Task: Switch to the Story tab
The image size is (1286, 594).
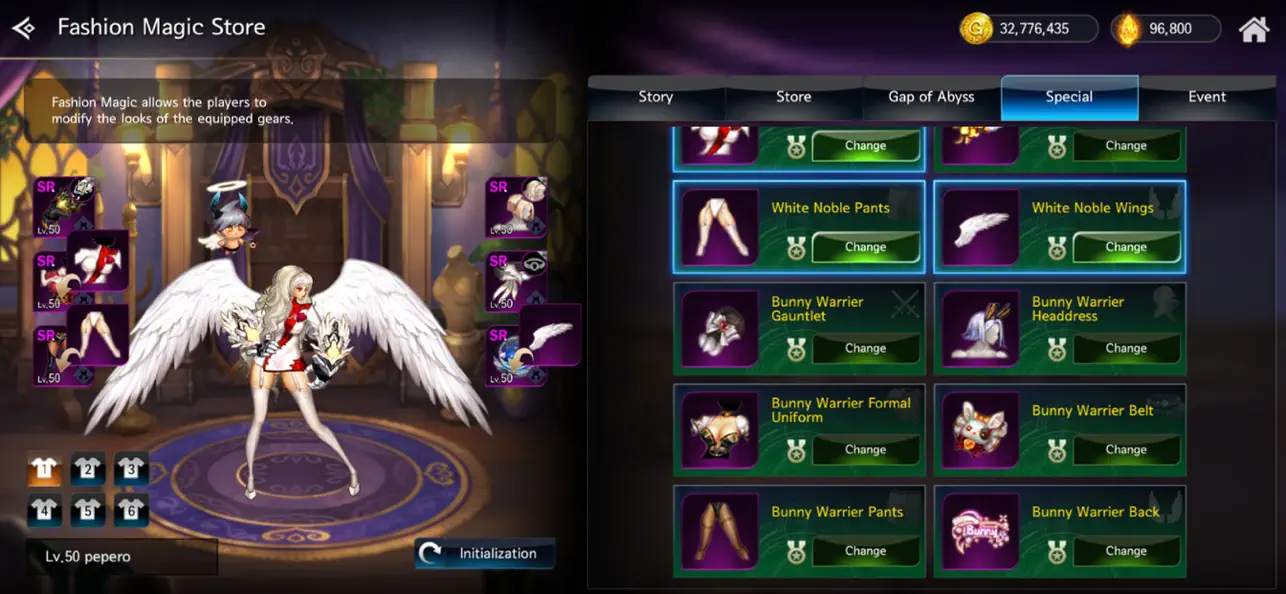Action: pyautogui.click(x=656, y=97)
